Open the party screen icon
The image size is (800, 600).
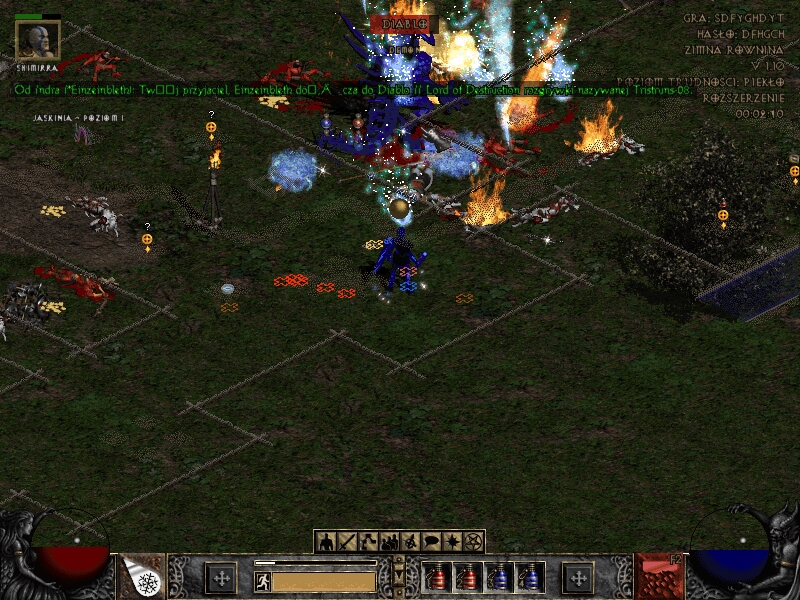(389, 542)
